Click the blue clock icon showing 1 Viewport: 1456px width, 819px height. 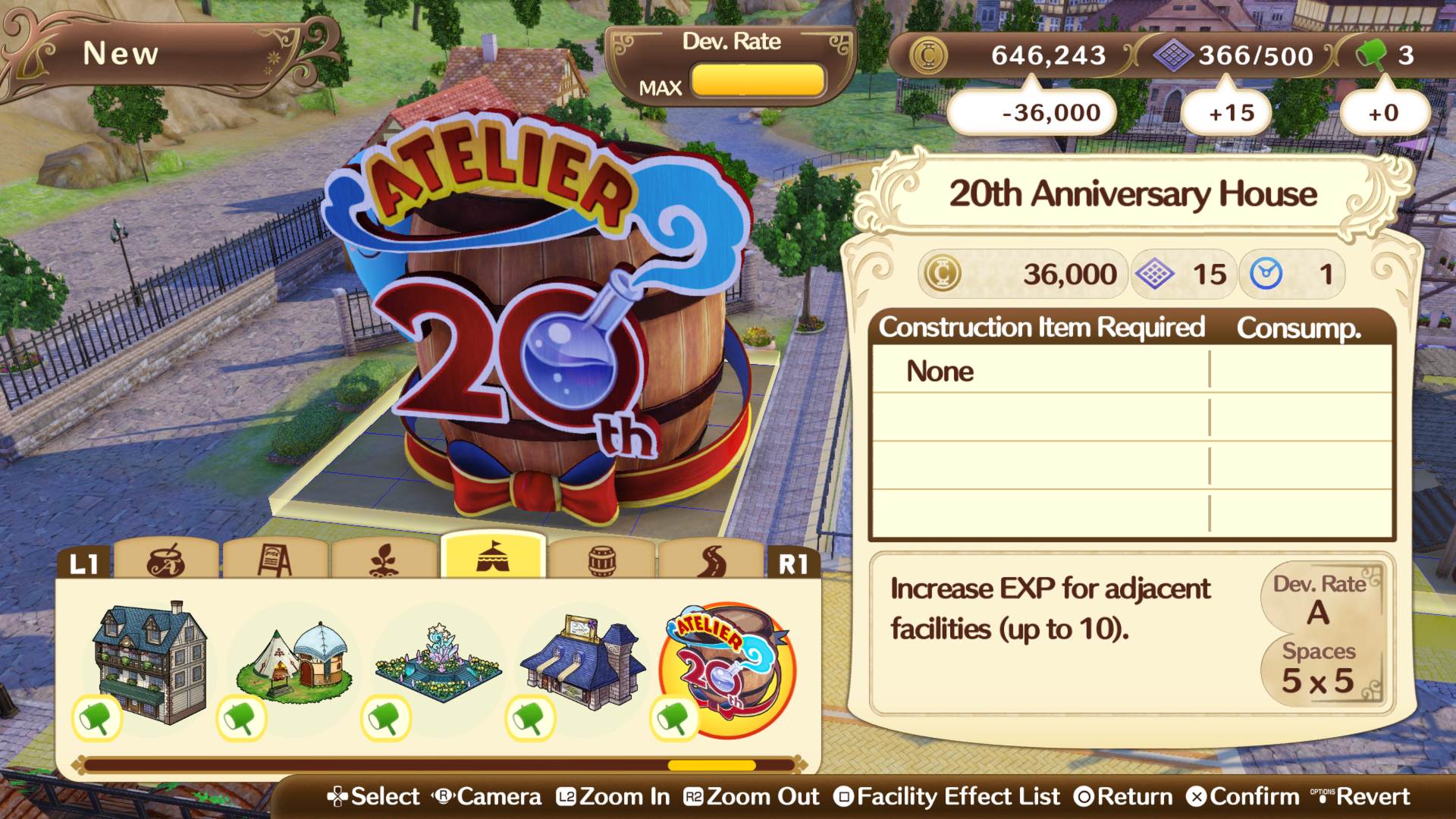1263,274
